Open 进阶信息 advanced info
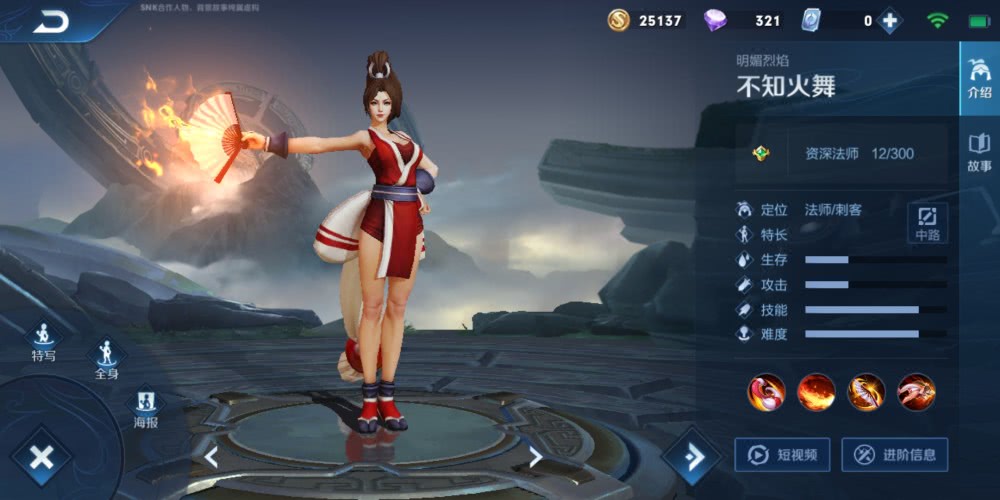 click(x=894, y=455)
